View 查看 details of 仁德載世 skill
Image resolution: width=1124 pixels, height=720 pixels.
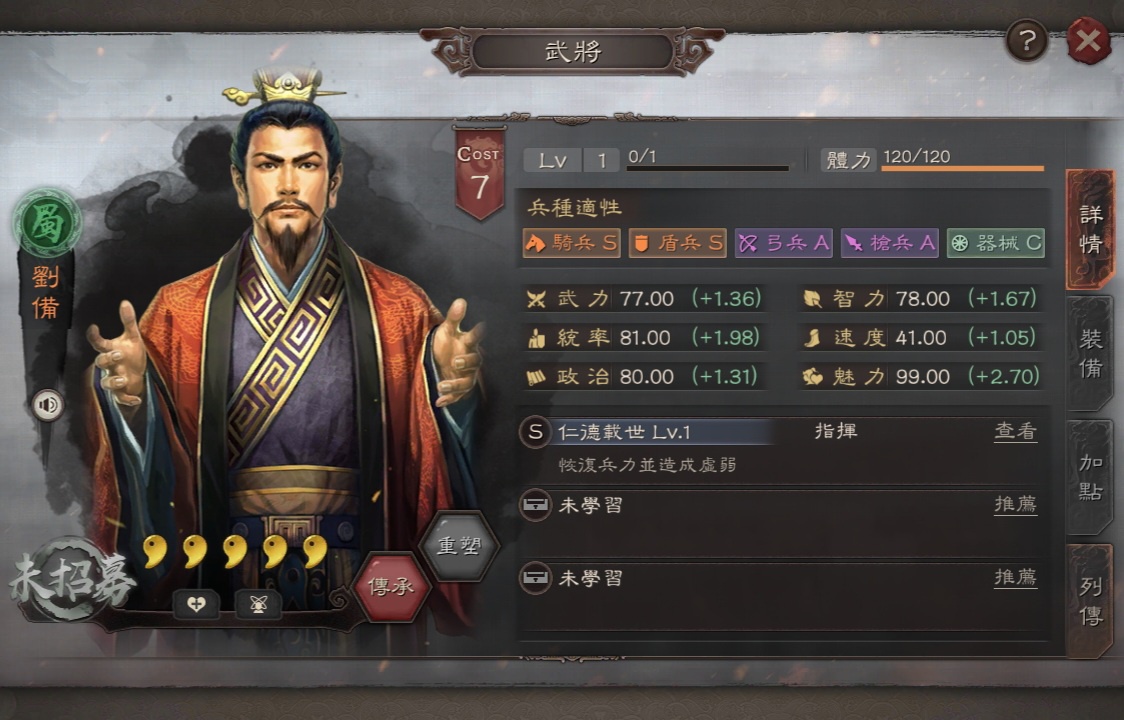(x=1015, y=432)
